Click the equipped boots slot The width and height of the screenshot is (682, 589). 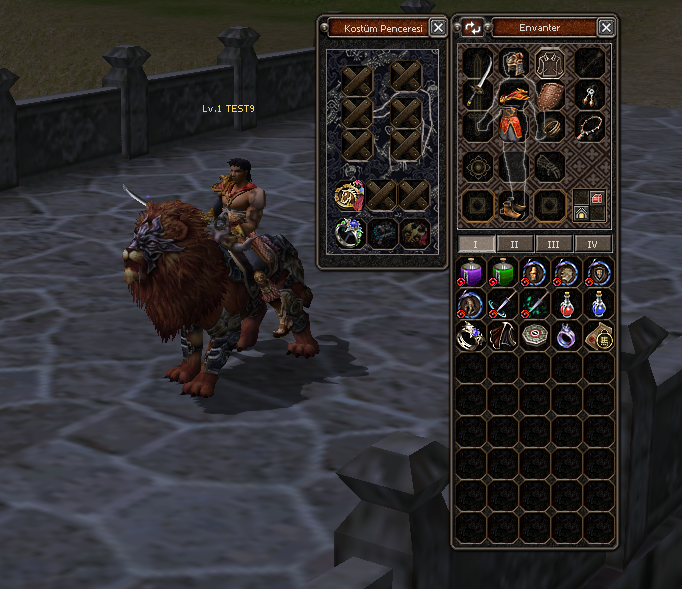514,207
